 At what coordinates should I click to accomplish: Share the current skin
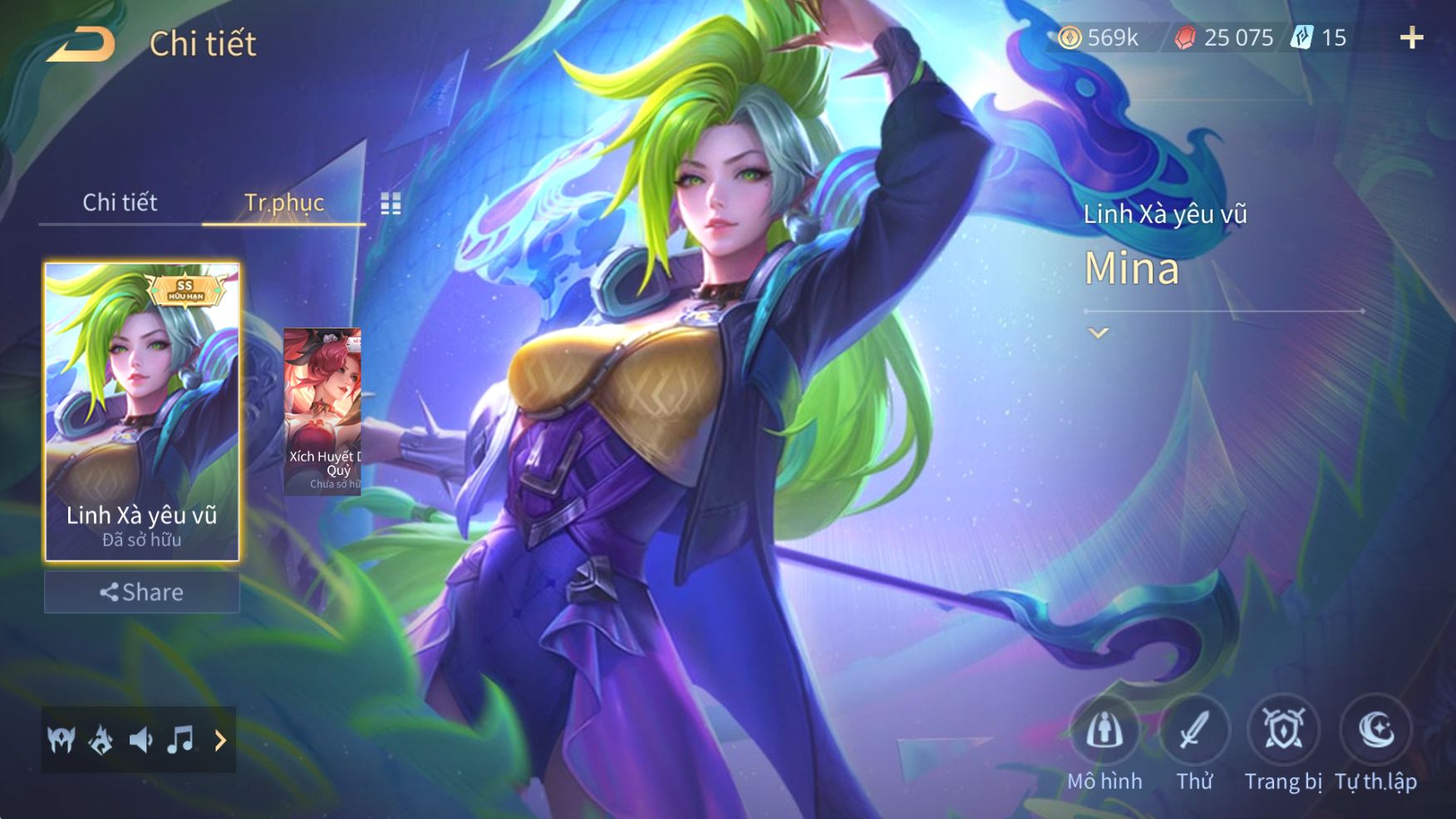click(x=141, y=592)
